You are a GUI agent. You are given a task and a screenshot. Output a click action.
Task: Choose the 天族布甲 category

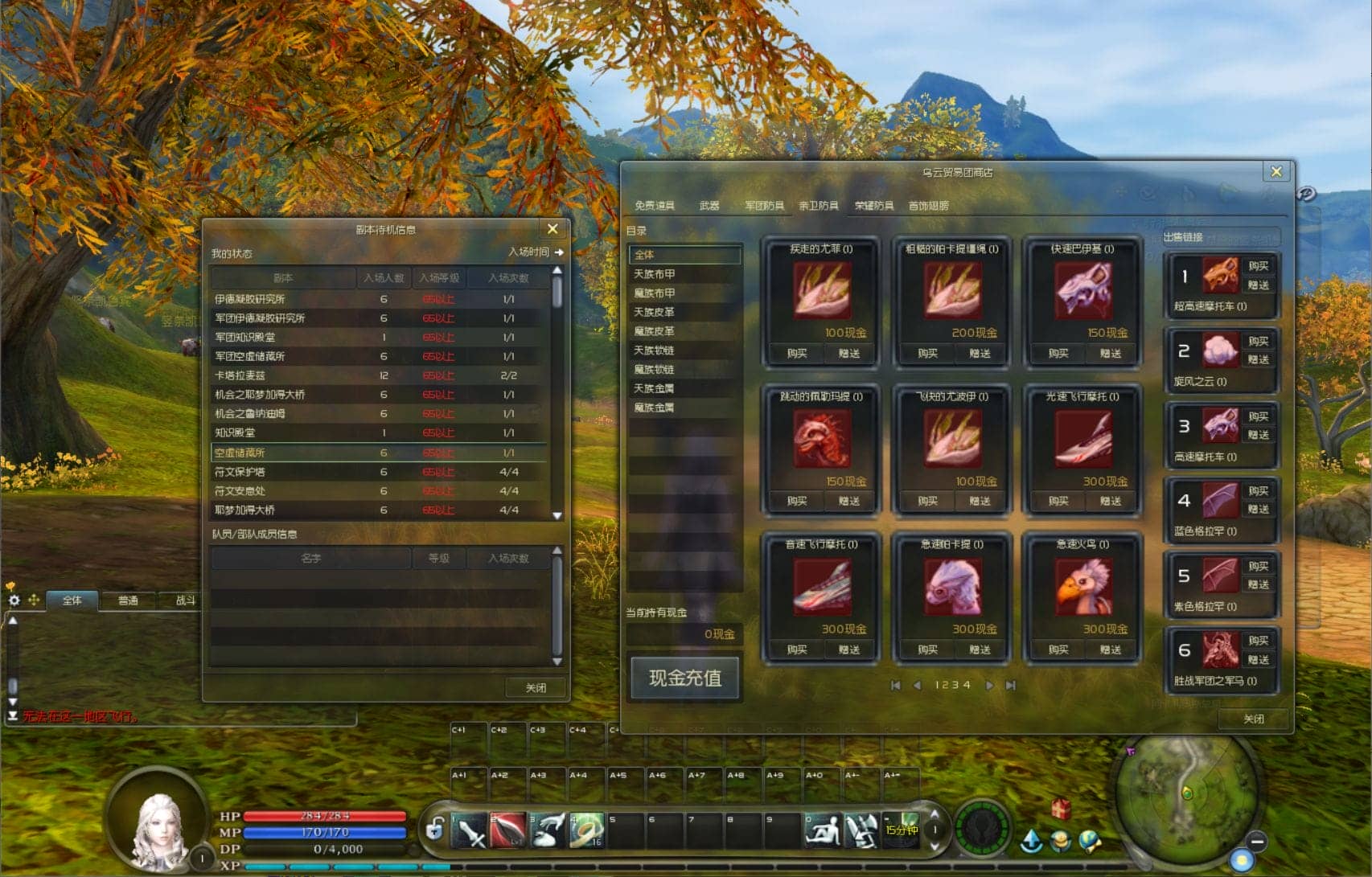(655, 274)
